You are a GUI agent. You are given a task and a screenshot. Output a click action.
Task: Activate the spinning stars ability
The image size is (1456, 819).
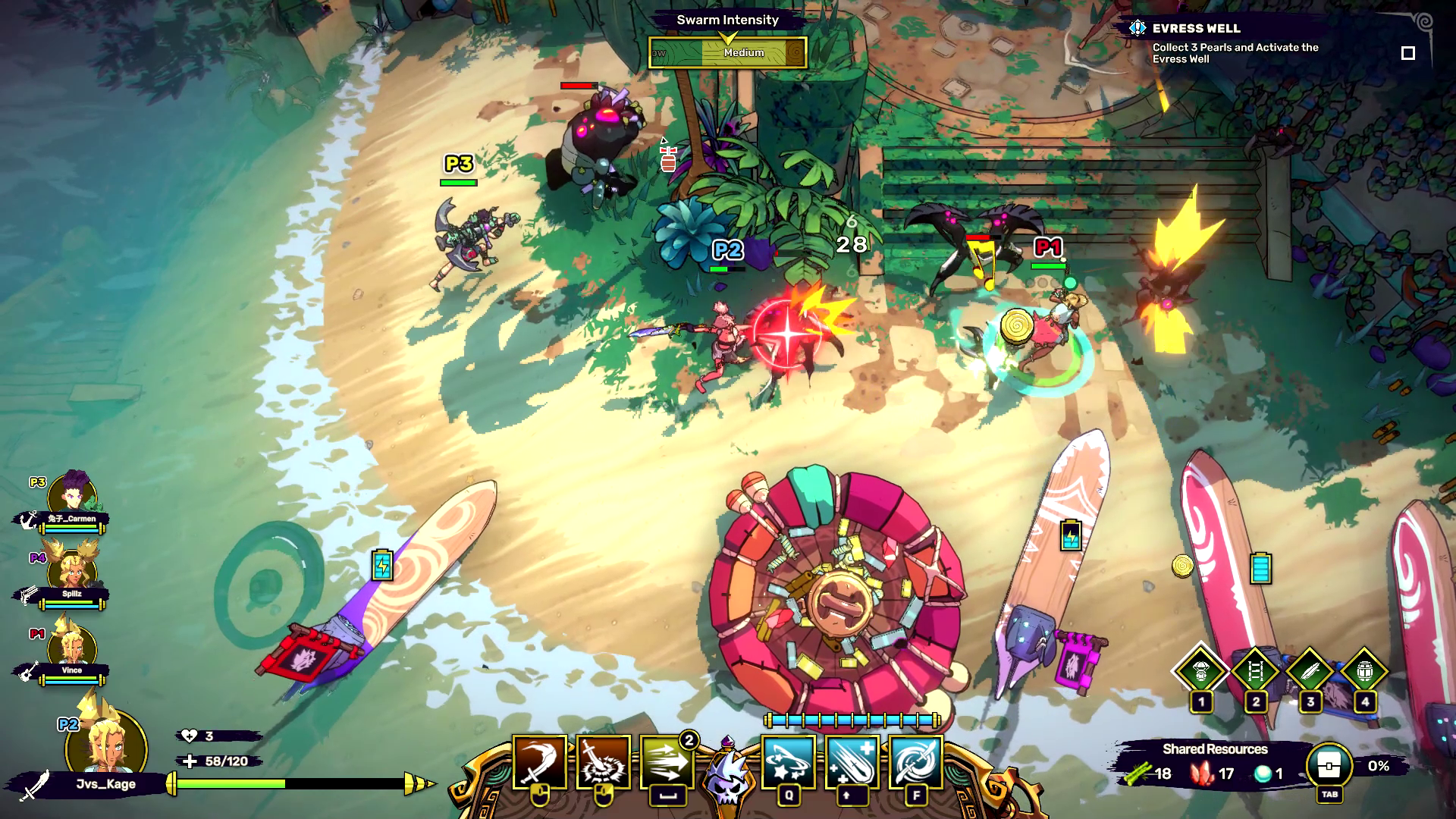pyautogui.click(x=789, y=762)
